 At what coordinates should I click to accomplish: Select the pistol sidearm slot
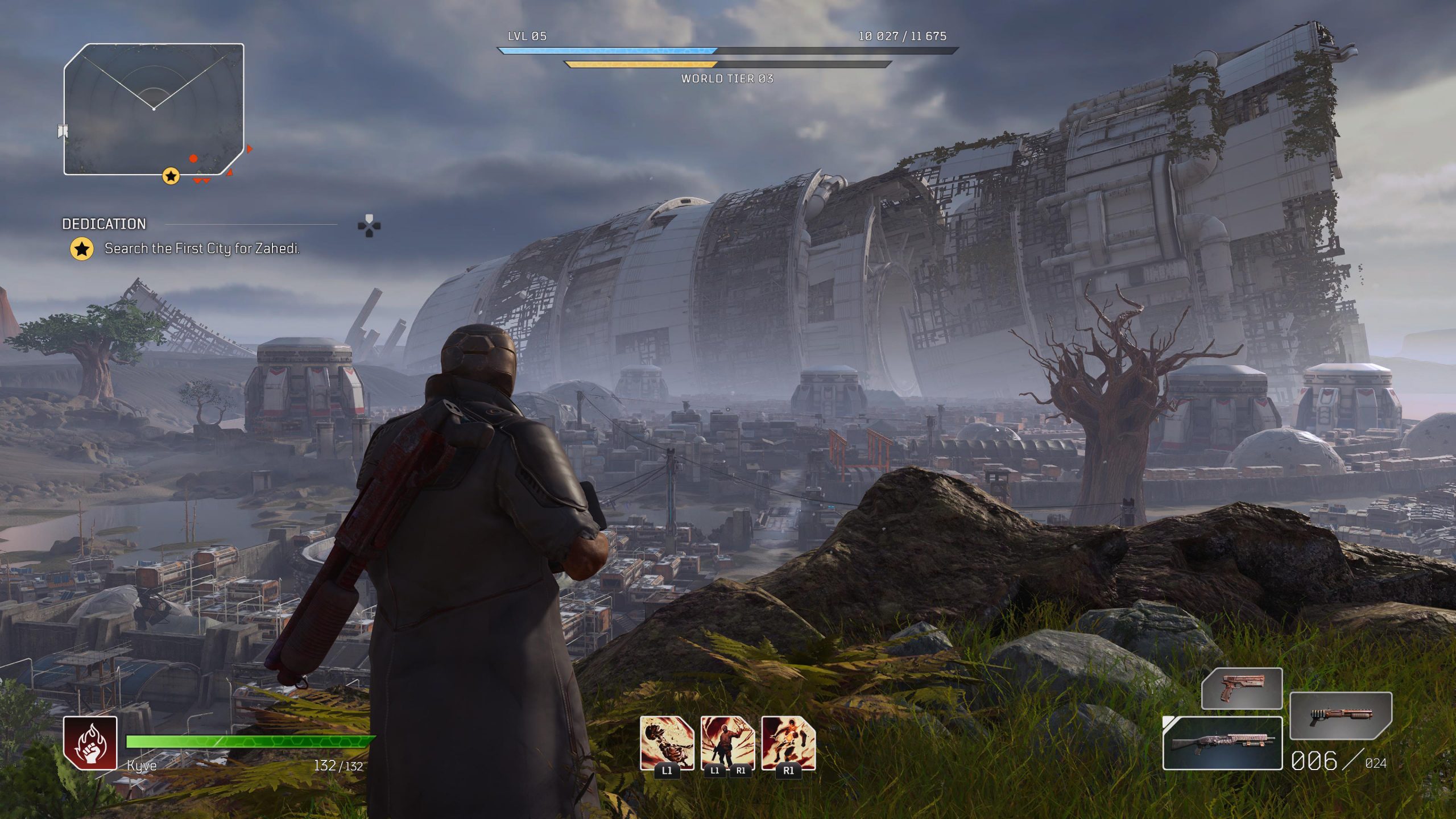pyautogui.click(x=1242, y=688)
